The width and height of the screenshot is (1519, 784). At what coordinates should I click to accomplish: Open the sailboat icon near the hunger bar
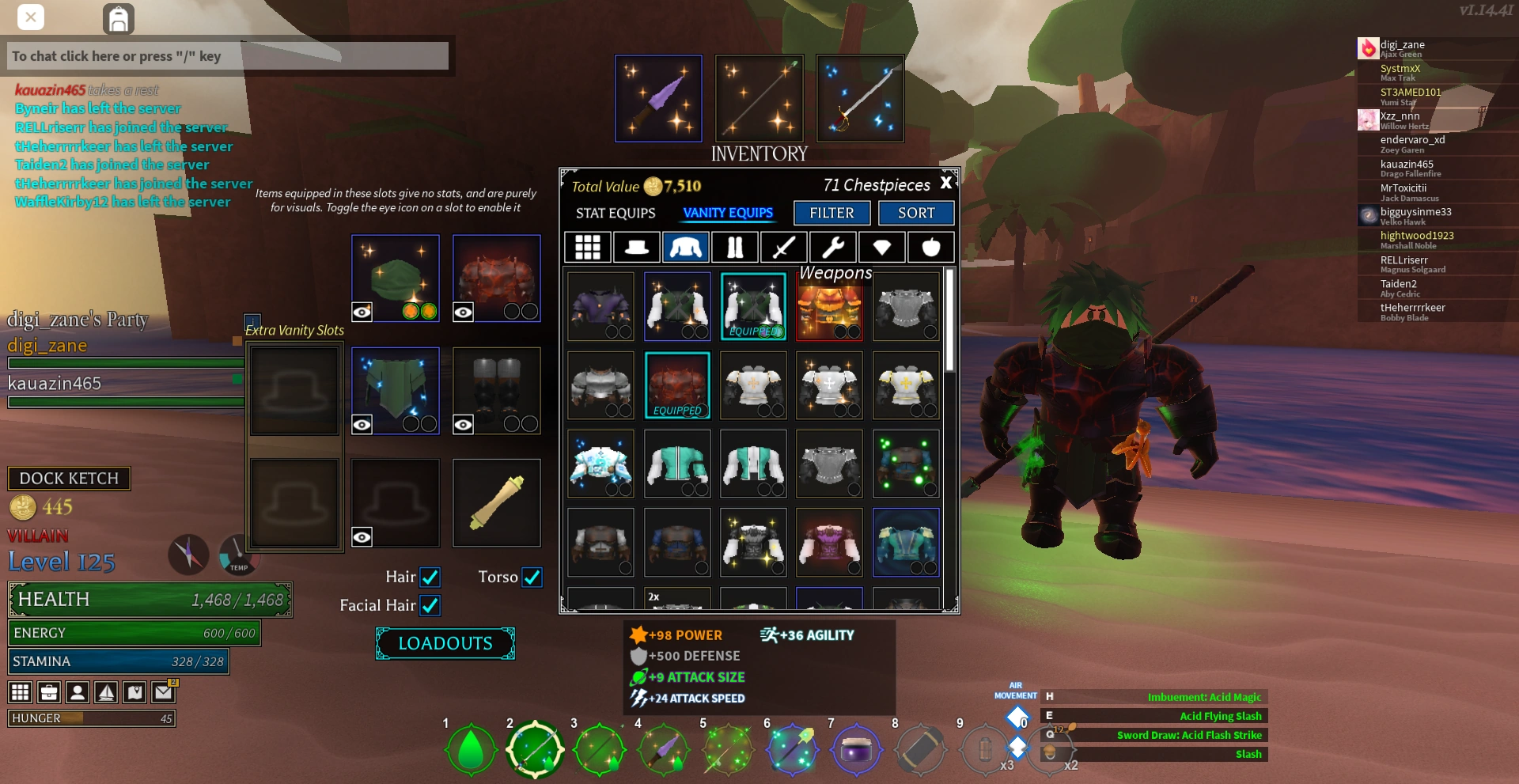[106, 691]
